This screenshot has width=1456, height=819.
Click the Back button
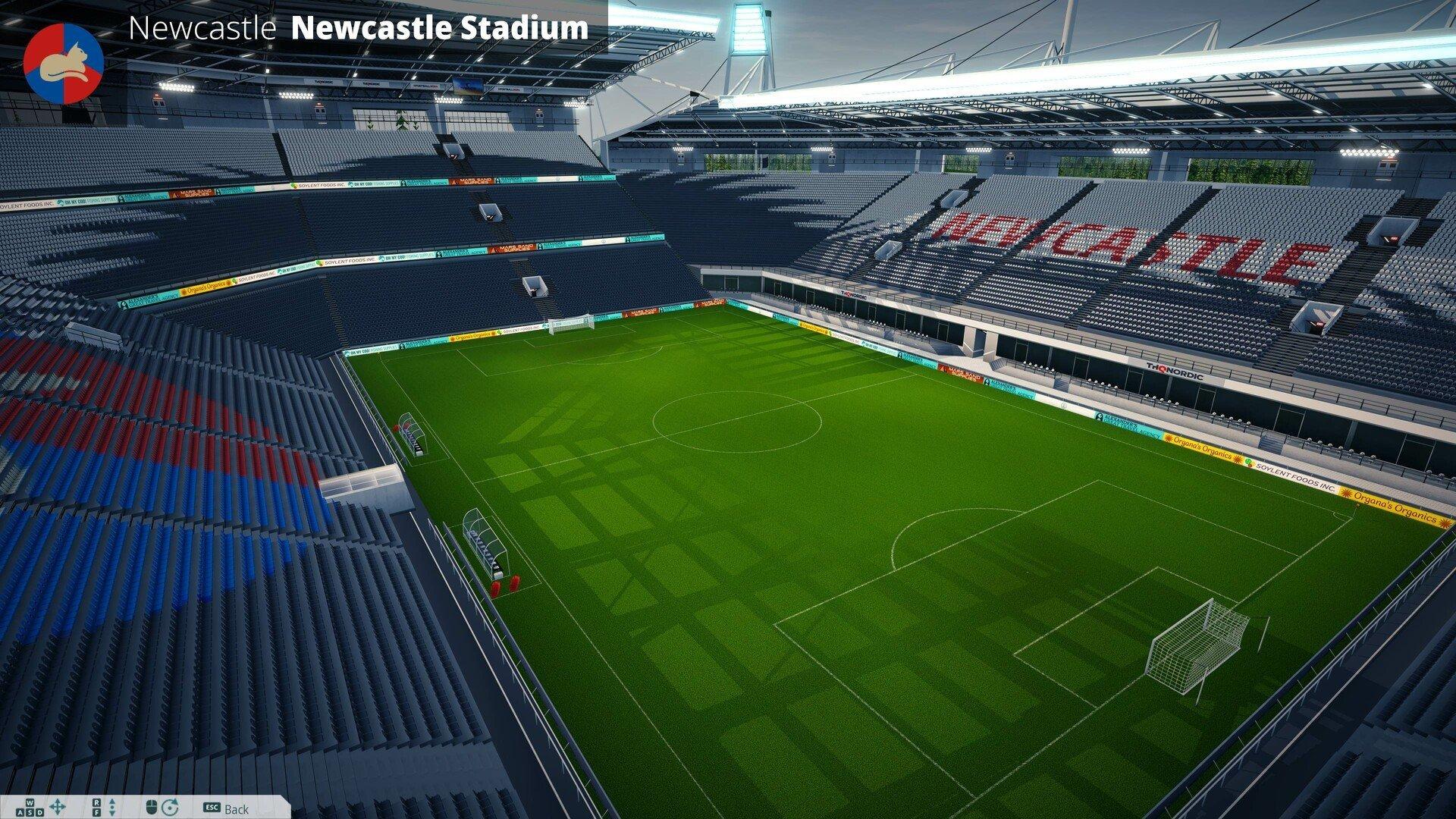(x=235, y=807)
